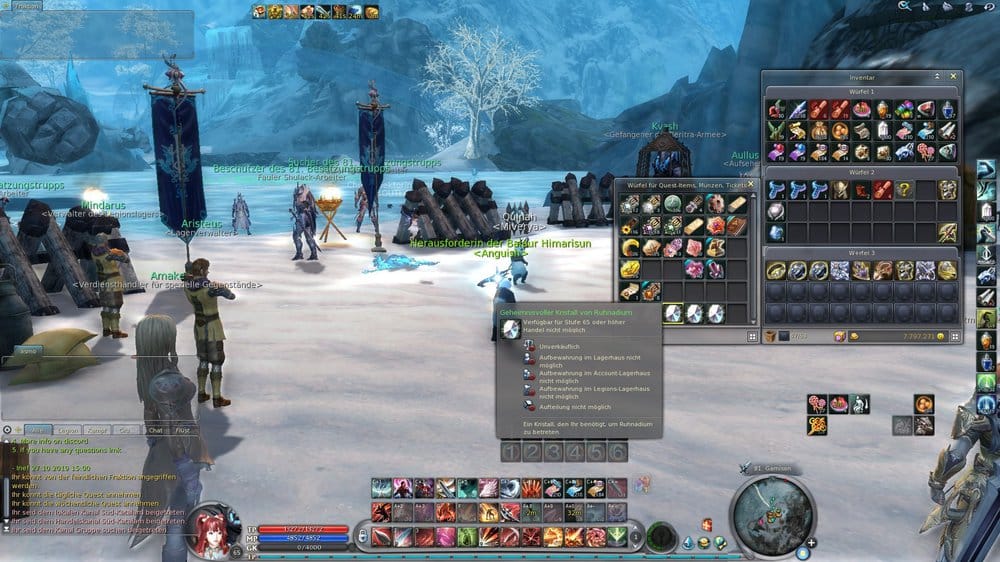
Task: Select the red scroll item in Würfel 2
Action: coord(882,189)
